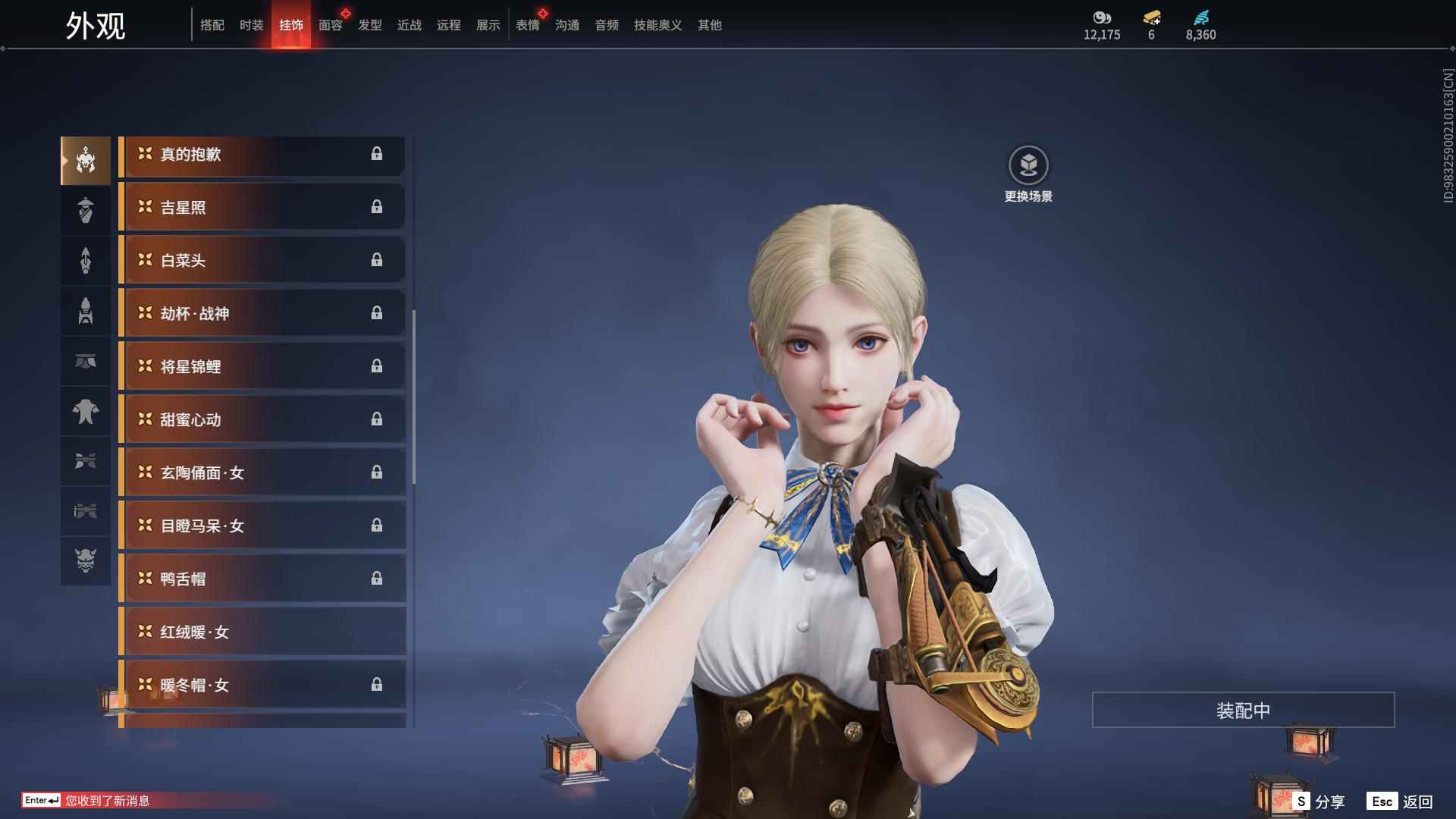Viewport: 1456px width, 819px height.
Task: Pick the 劫杯·战神 accessory
Action: coord(262,314)
